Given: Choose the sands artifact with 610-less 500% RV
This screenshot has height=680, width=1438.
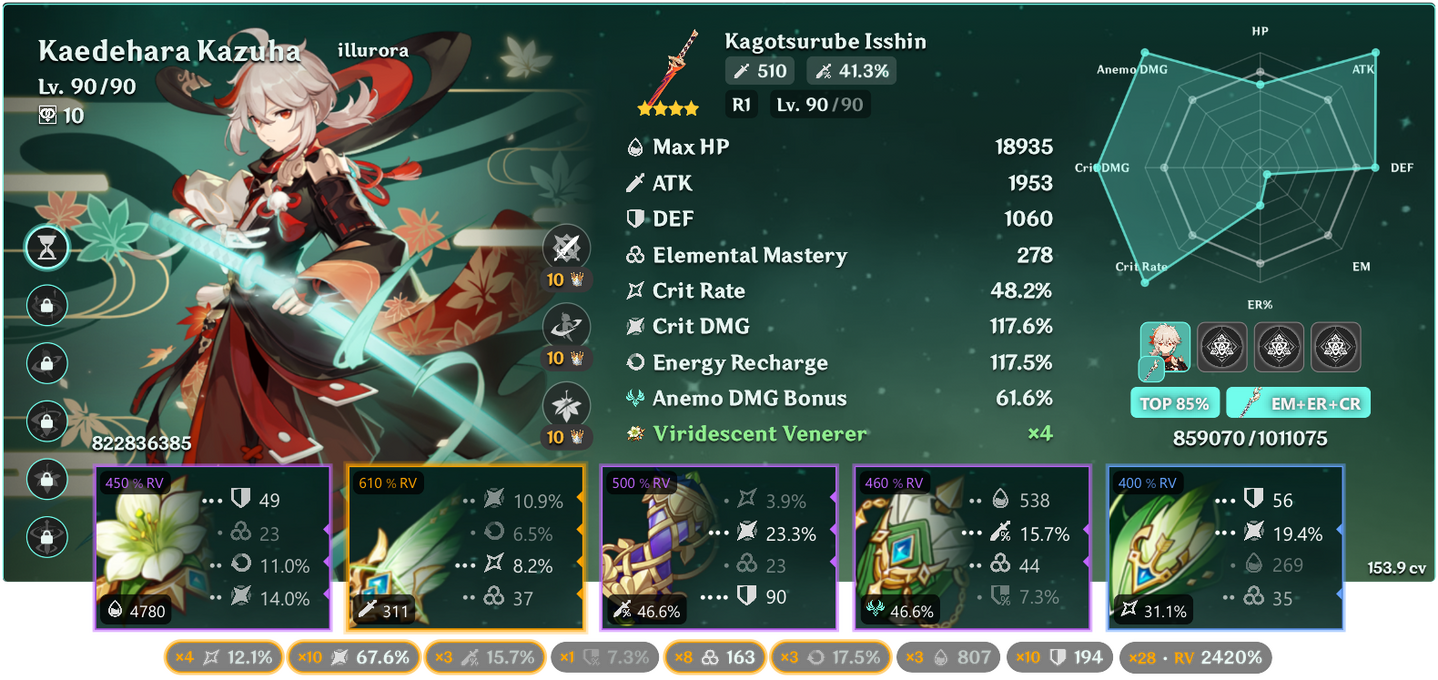Looking at the screenshot, I should tap(716, 548).
